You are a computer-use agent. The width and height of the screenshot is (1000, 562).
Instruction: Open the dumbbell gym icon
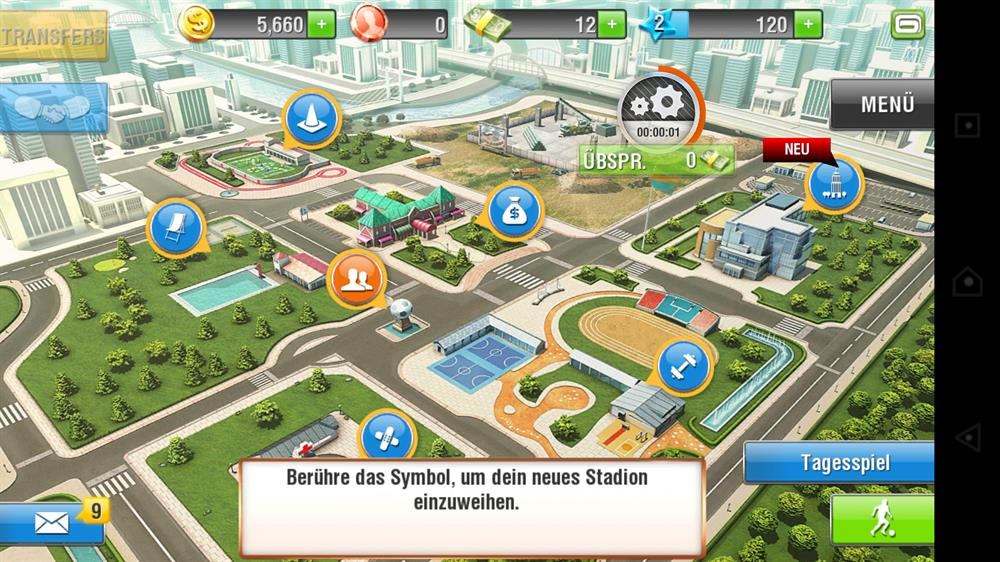pos(685,367)
